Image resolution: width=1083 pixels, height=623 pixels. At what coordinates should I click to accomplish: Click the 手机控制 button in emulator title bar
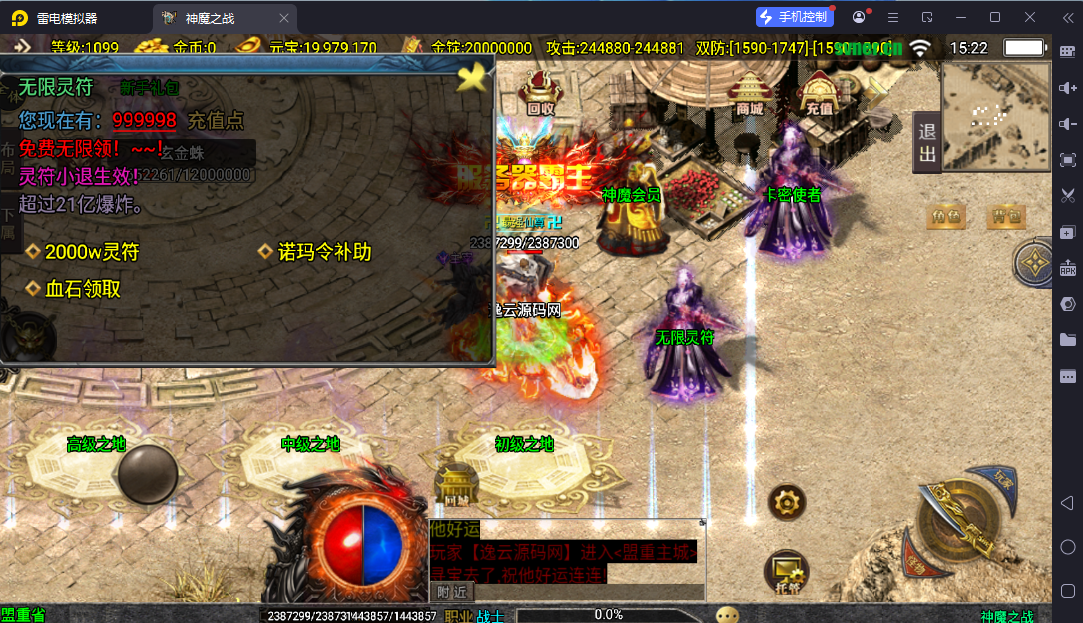794,17
